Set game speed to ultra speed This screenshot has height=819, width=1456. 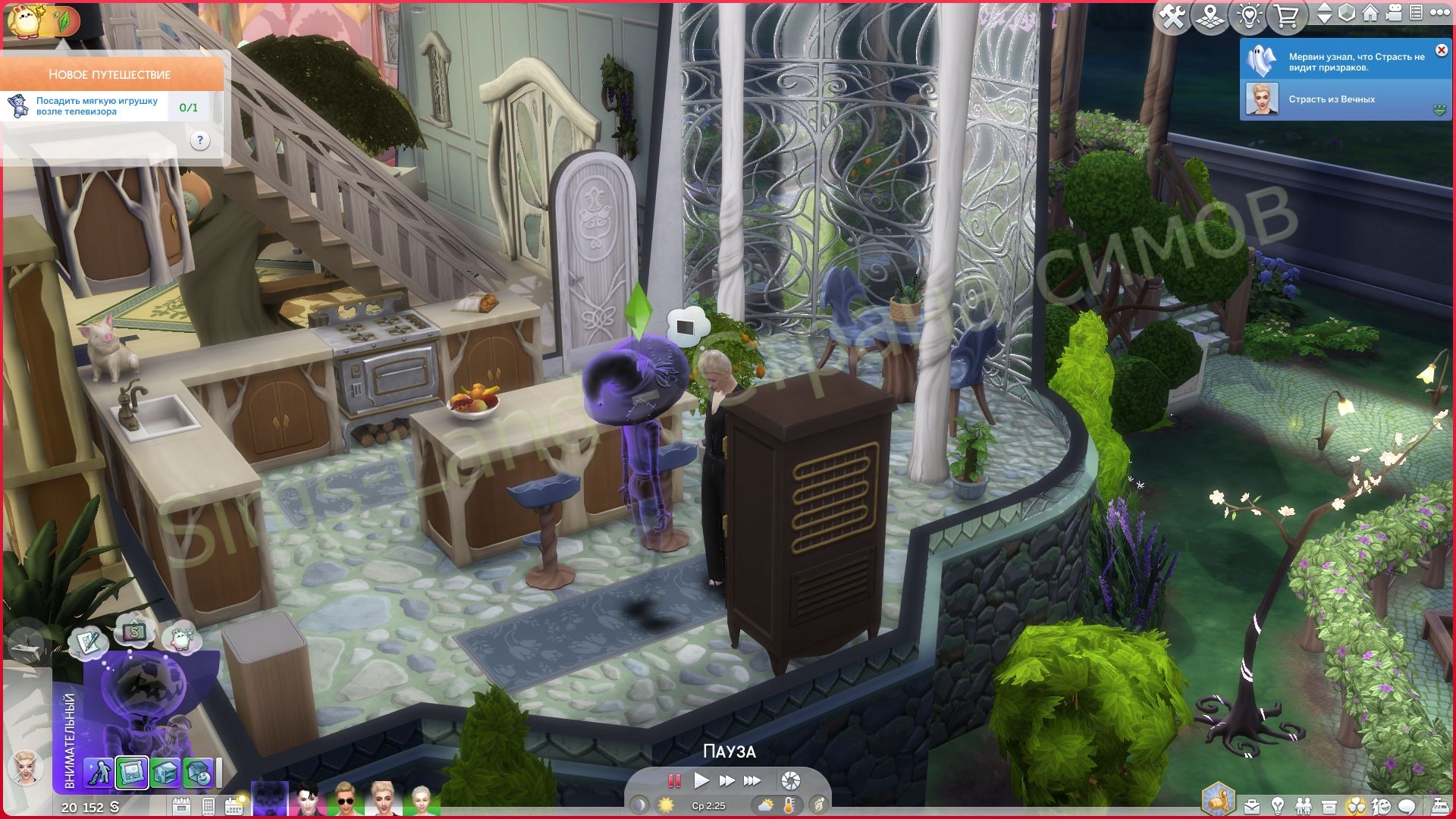pyautogui.click(x=752, y=780)
